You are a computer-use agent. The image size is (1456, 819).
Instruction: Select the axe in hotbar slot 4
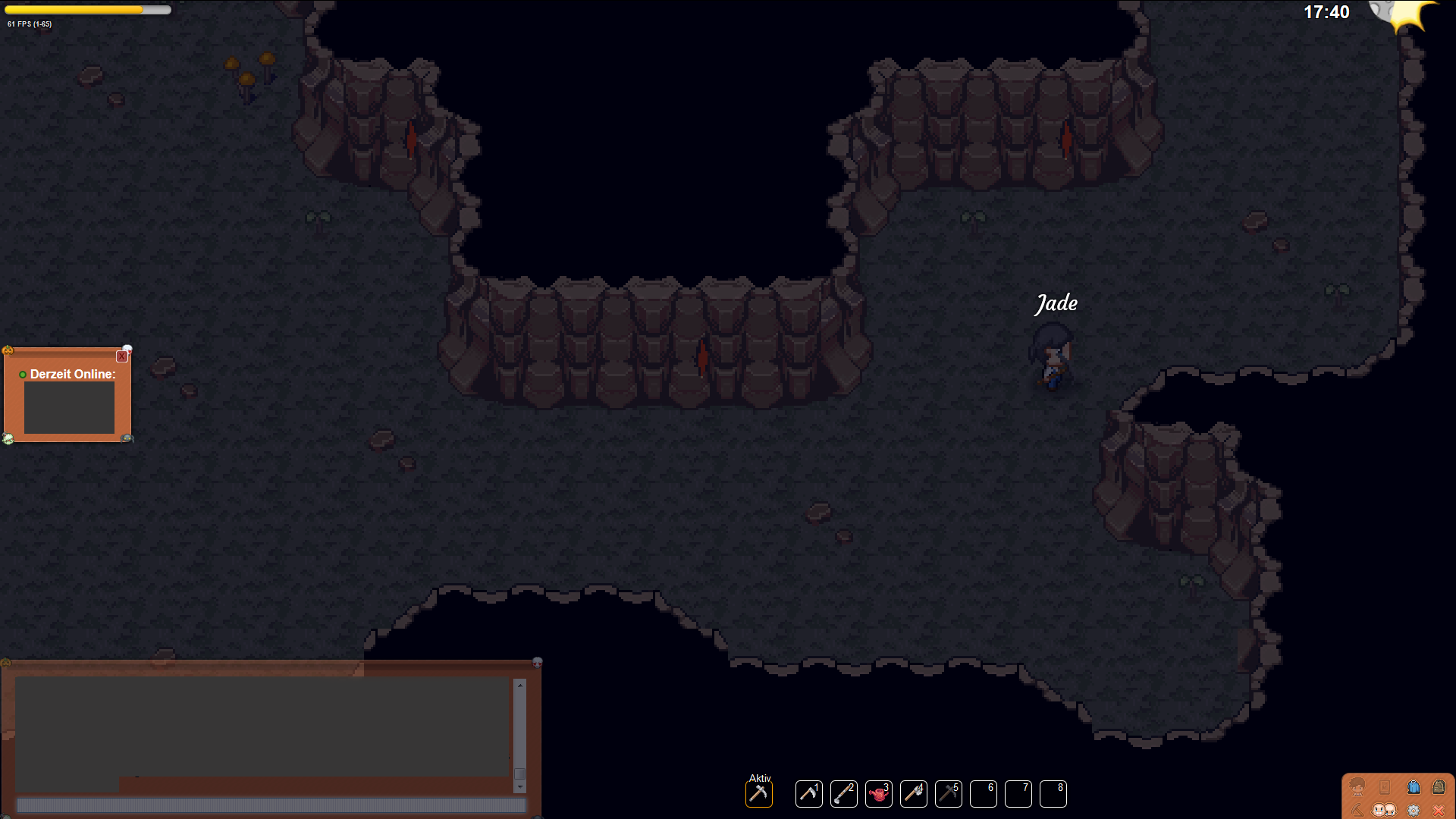pos(913,794)
